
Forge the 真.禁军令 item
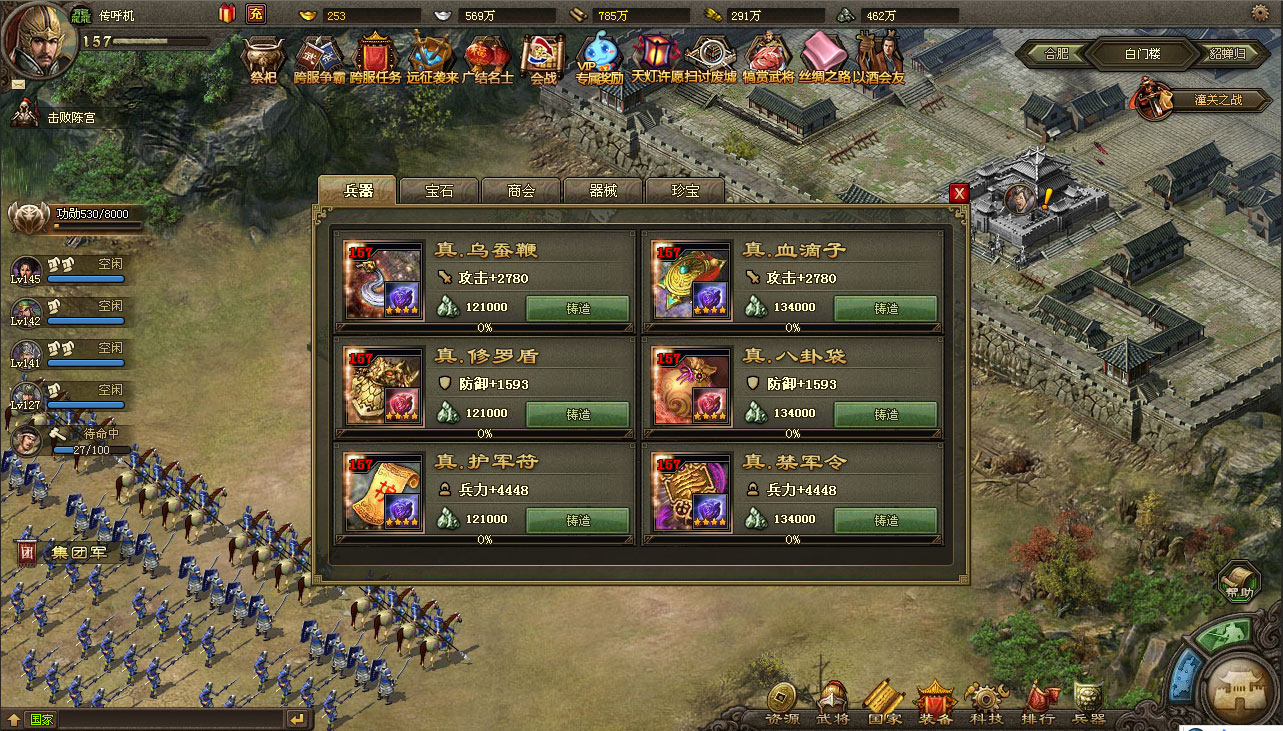pos(886,520)
